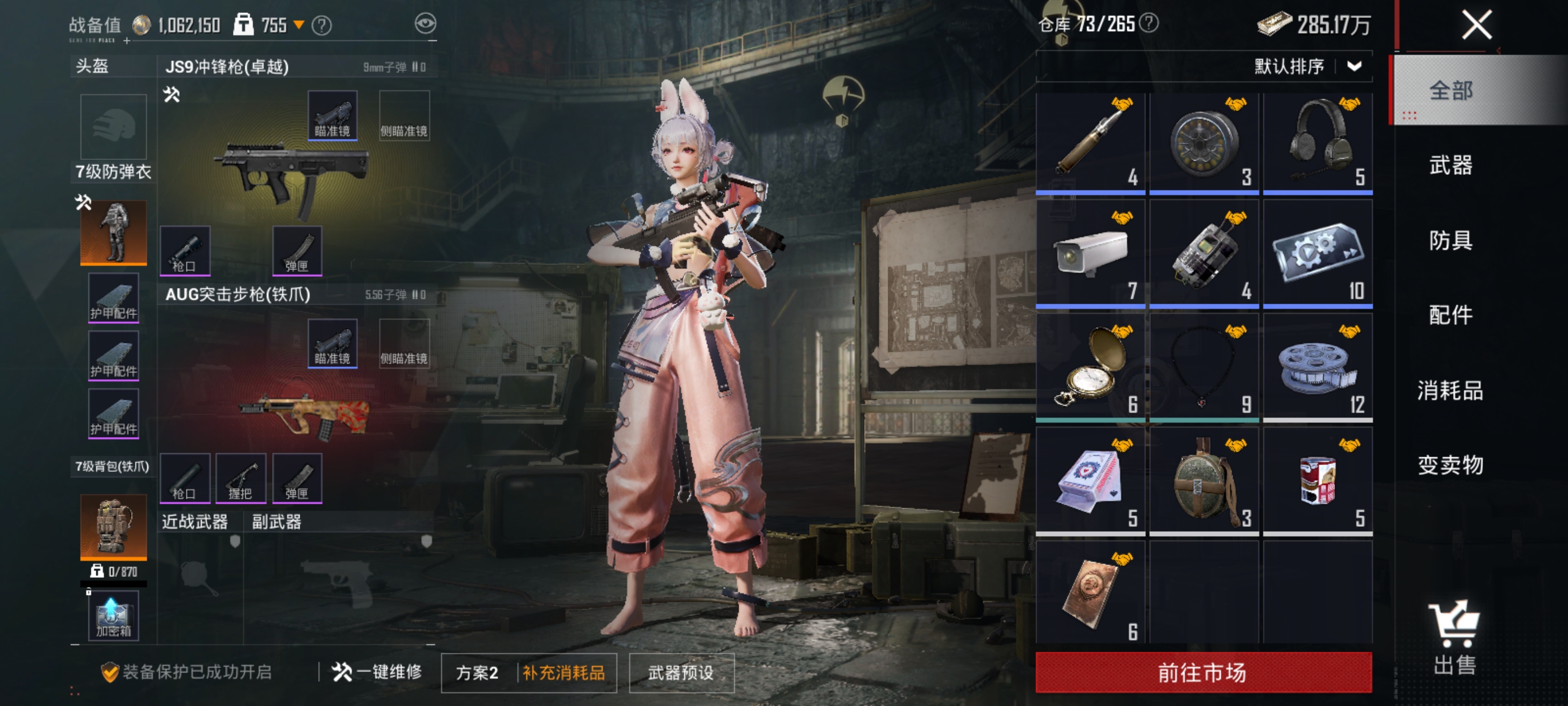Show the 消耗品 category tab
This screenshot has width=1568, height=706.
click(1450, 391)
